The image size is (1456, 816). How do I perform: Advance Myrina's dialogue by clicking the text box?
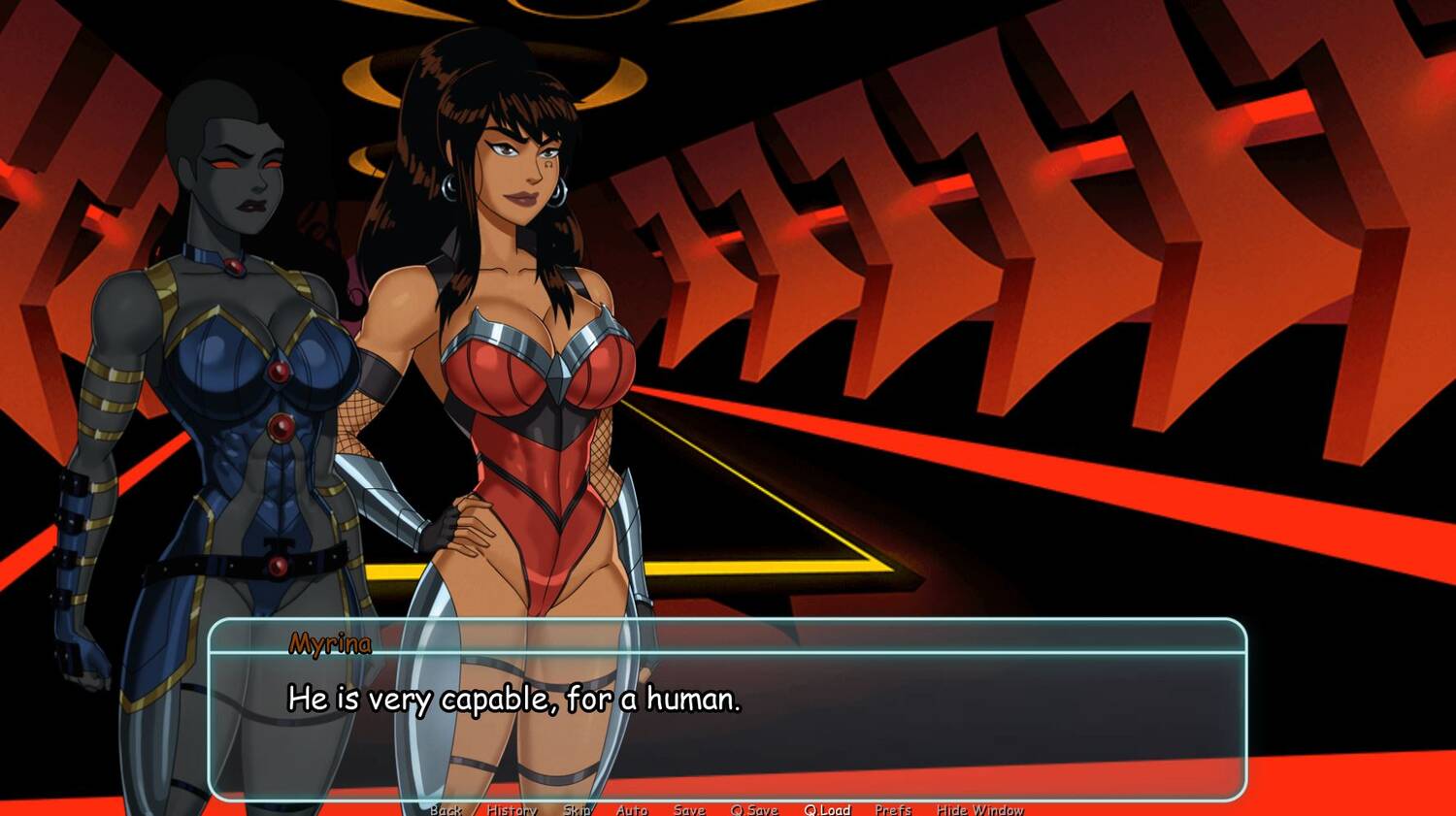point(728,718)
